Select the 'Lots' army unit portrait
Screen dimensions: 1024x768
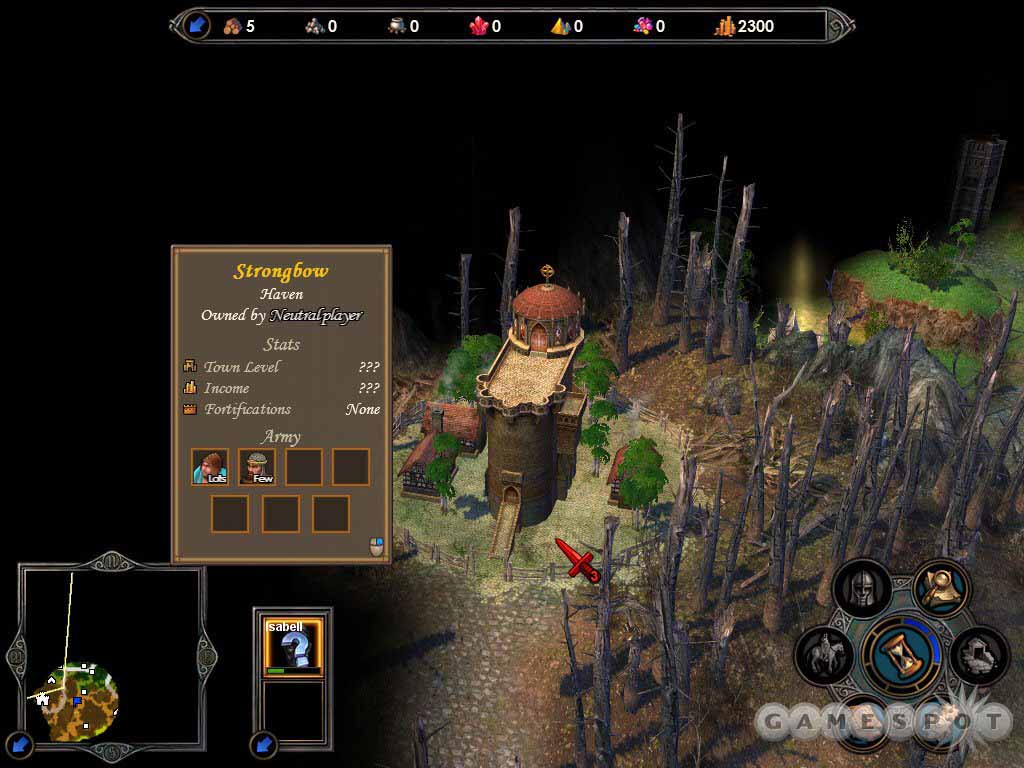coord(210,466)
